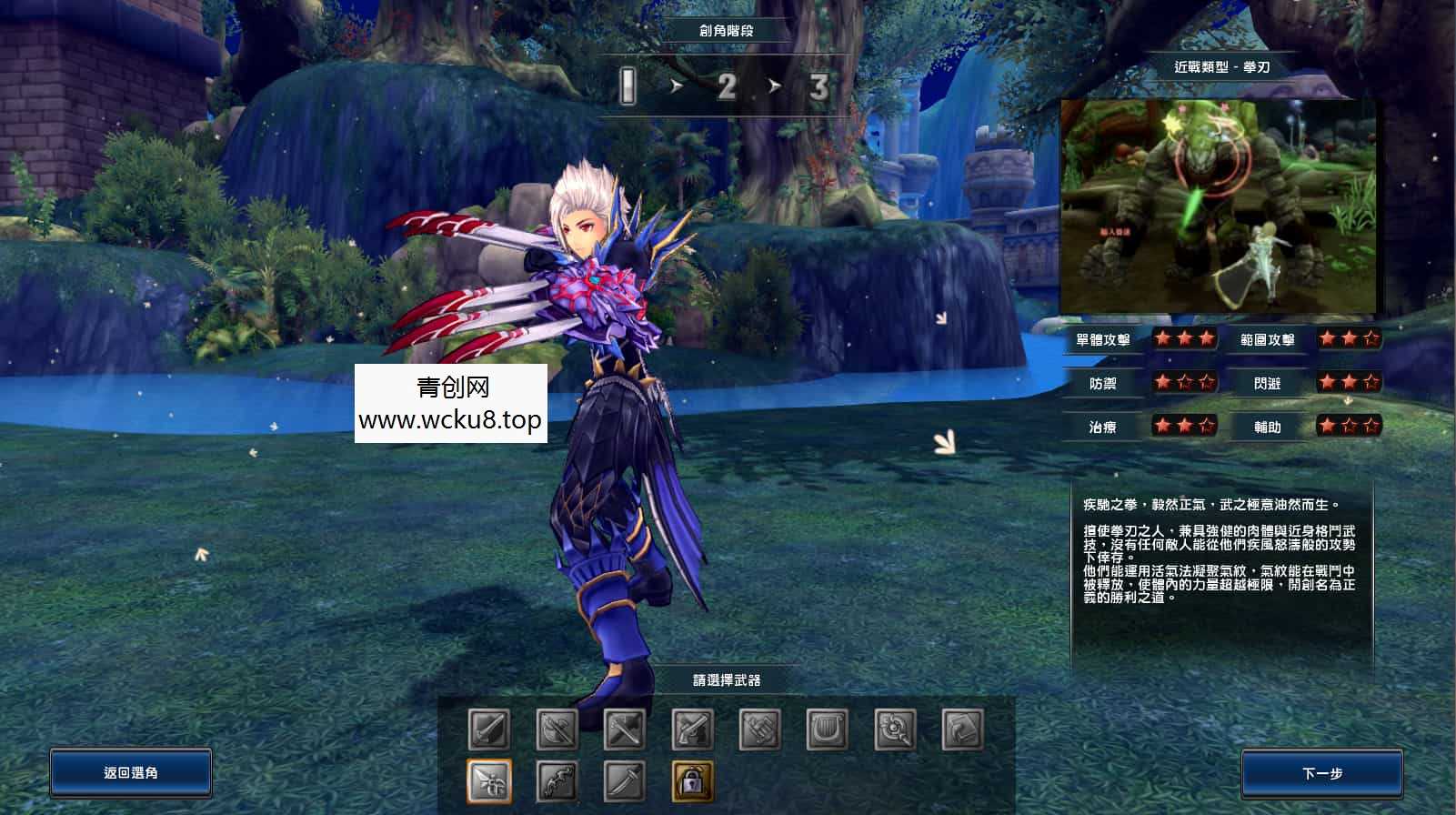Image resolution: width=1456 pixels, height=815 pixels.
Task: Select the currently highlighted fist blade weapon
Action: [x=488, y=780]
